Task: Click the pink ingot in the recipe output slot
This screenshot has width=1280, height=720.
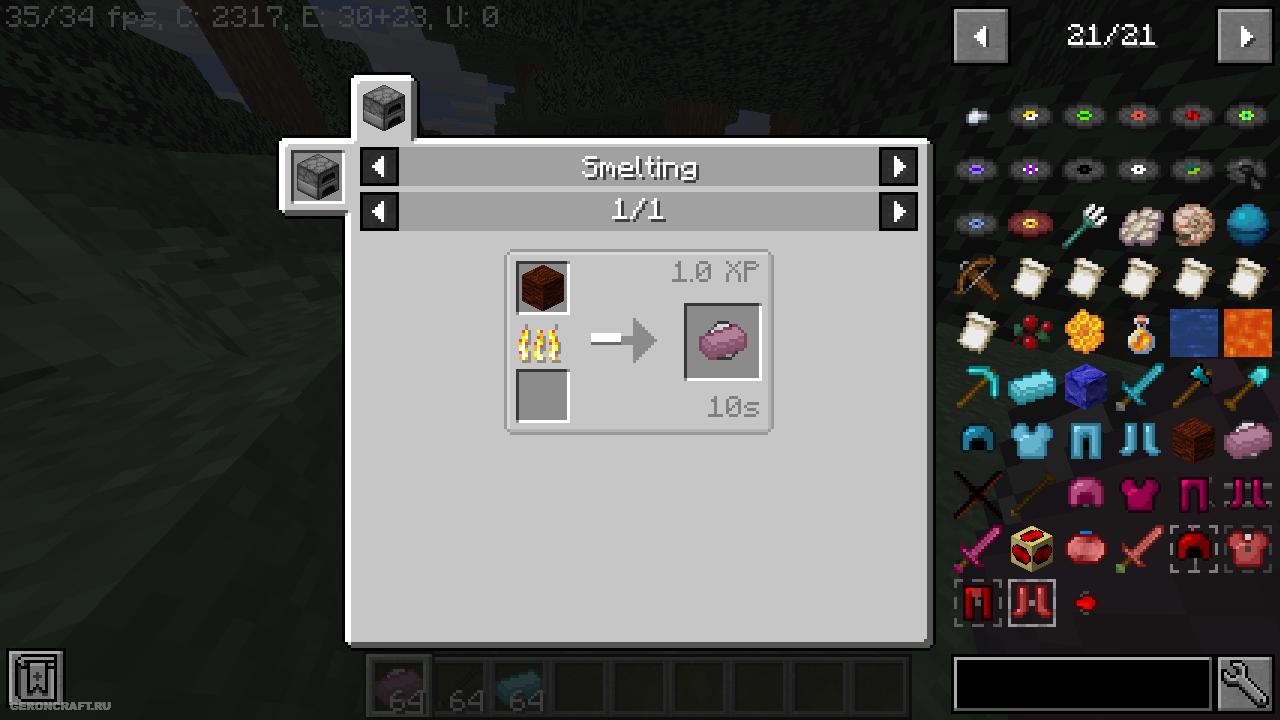Action: click(722, 341)
